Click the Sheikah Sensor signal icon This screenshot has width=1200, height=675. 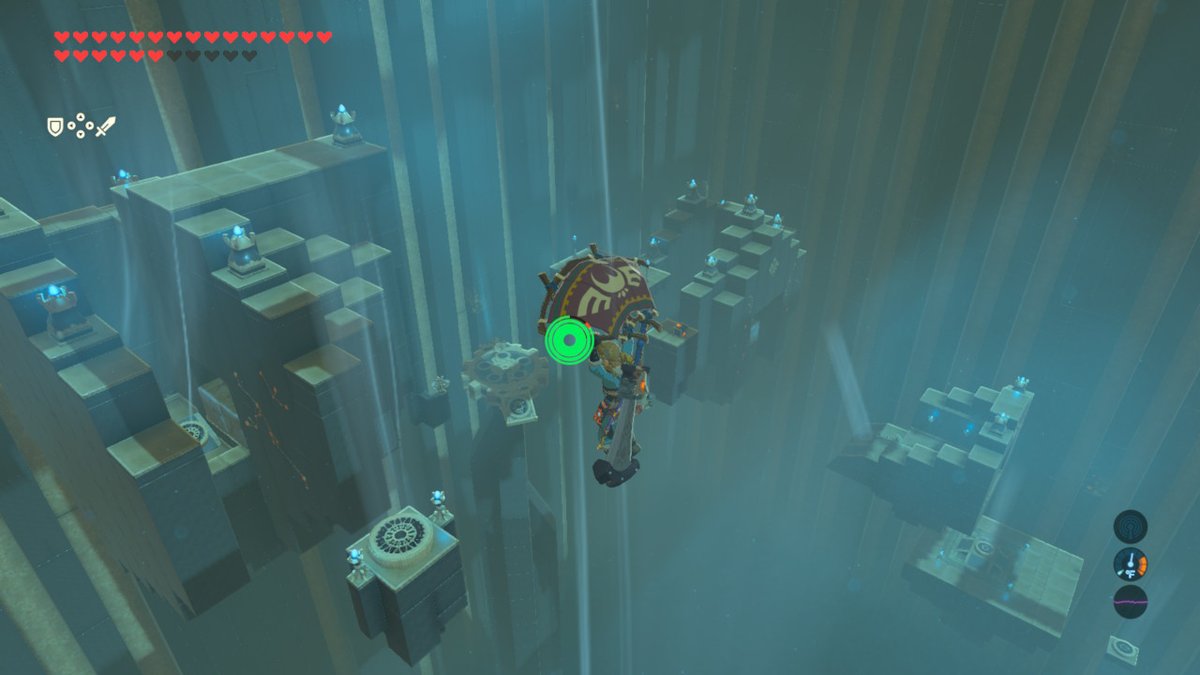(x=1130, y=527)
